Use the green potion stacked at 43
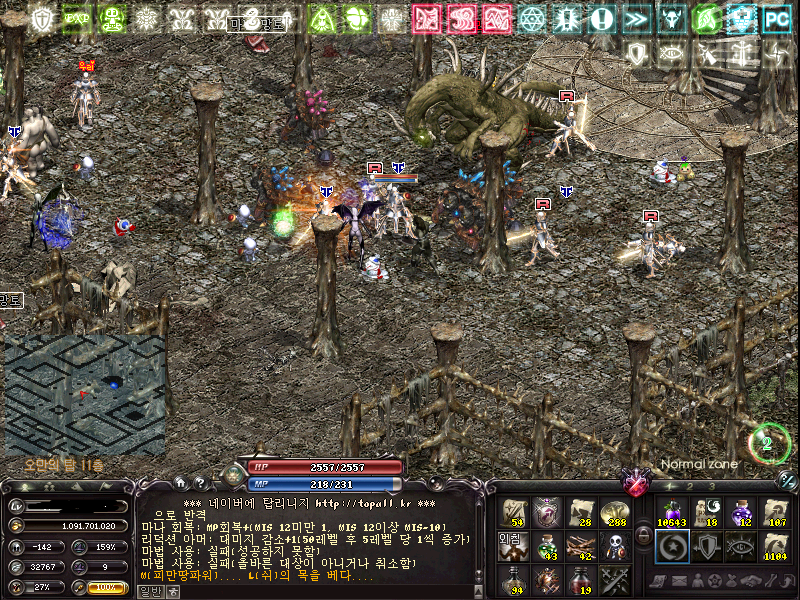Image resolution: width=800 pixels, height=600 pixels. (x=546, y=546)
